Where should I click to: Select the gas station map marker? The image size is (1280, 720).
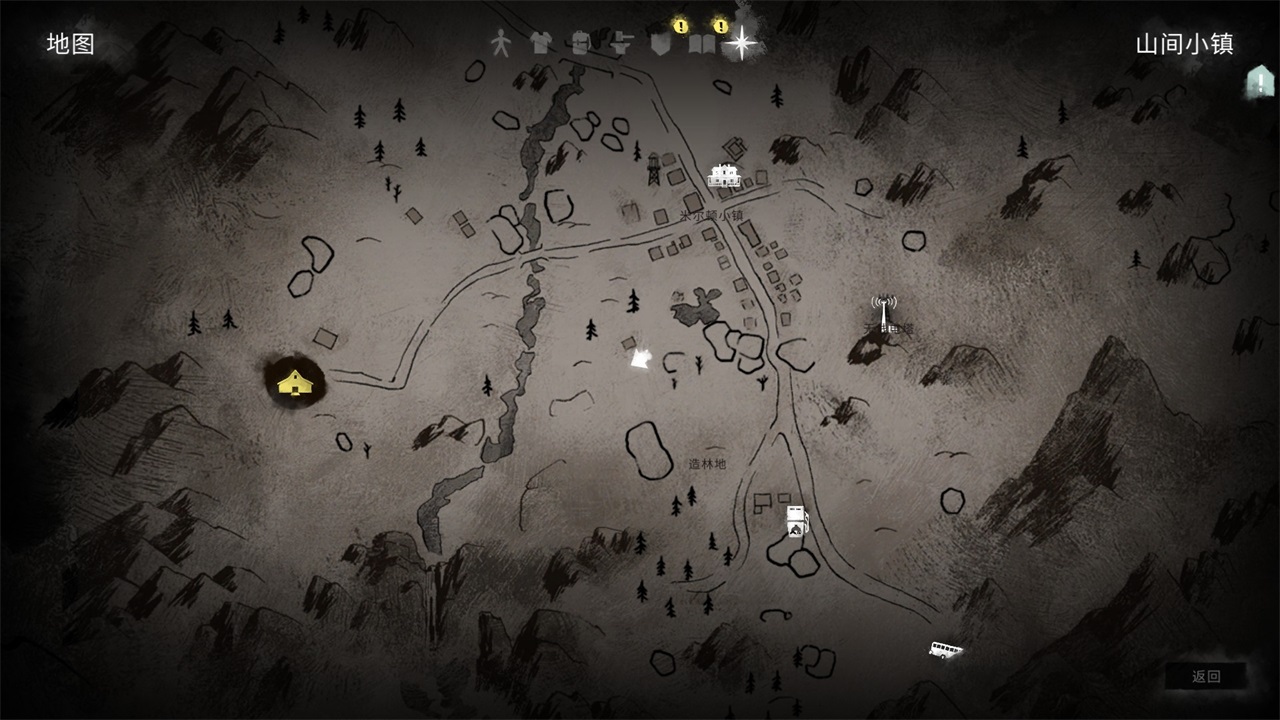(x=796, y=520)
